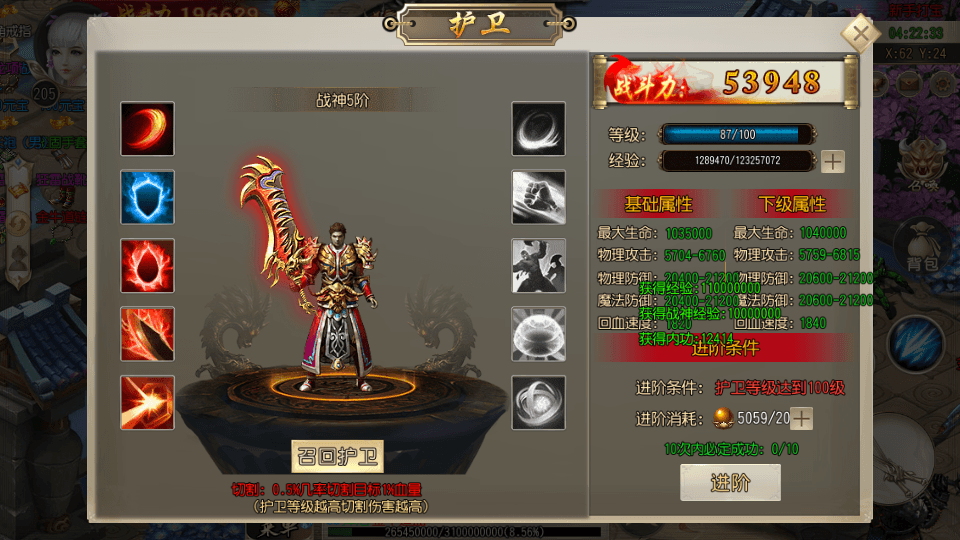960x540 pixels.
Task: Select the blue shield skill icon
Action: (147, 197)
